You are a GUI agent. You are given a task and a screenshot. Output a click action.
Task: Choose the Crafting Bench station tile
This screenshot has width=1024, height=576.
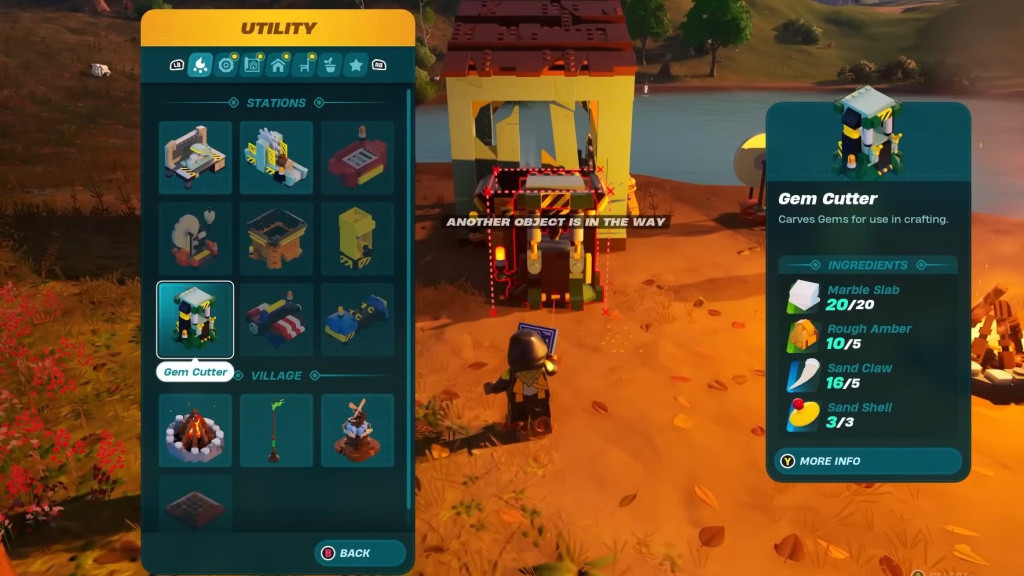pos(195,158)
